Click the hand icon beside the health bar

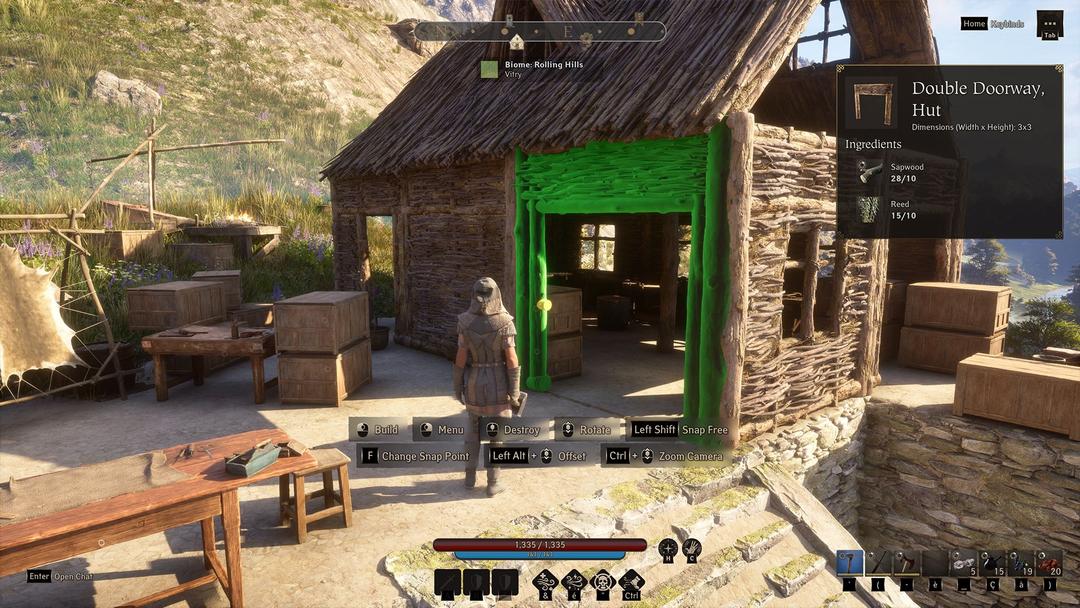pos(691,548)
